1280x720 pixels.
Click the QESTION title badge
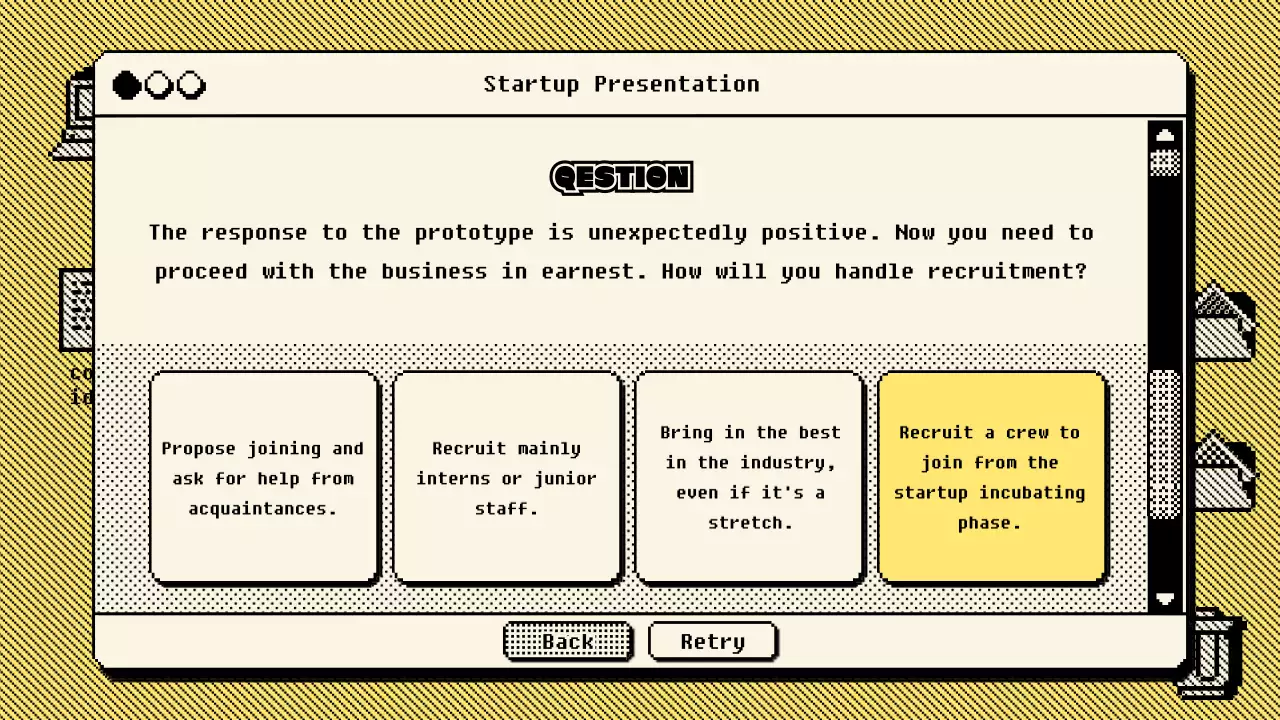click(x=621, y=177)
